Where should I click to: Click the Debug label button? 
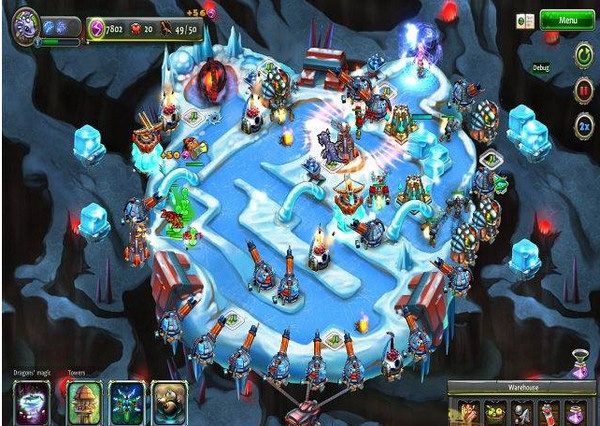coord(541,68)
